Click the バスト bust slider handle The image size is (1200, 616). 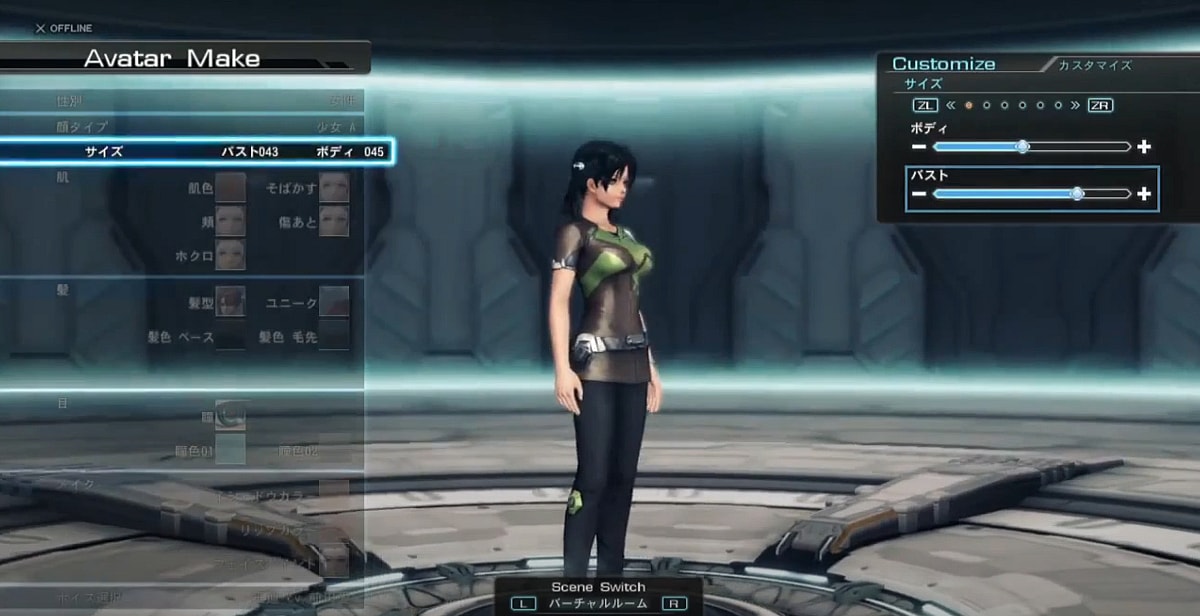[1077, 194]
